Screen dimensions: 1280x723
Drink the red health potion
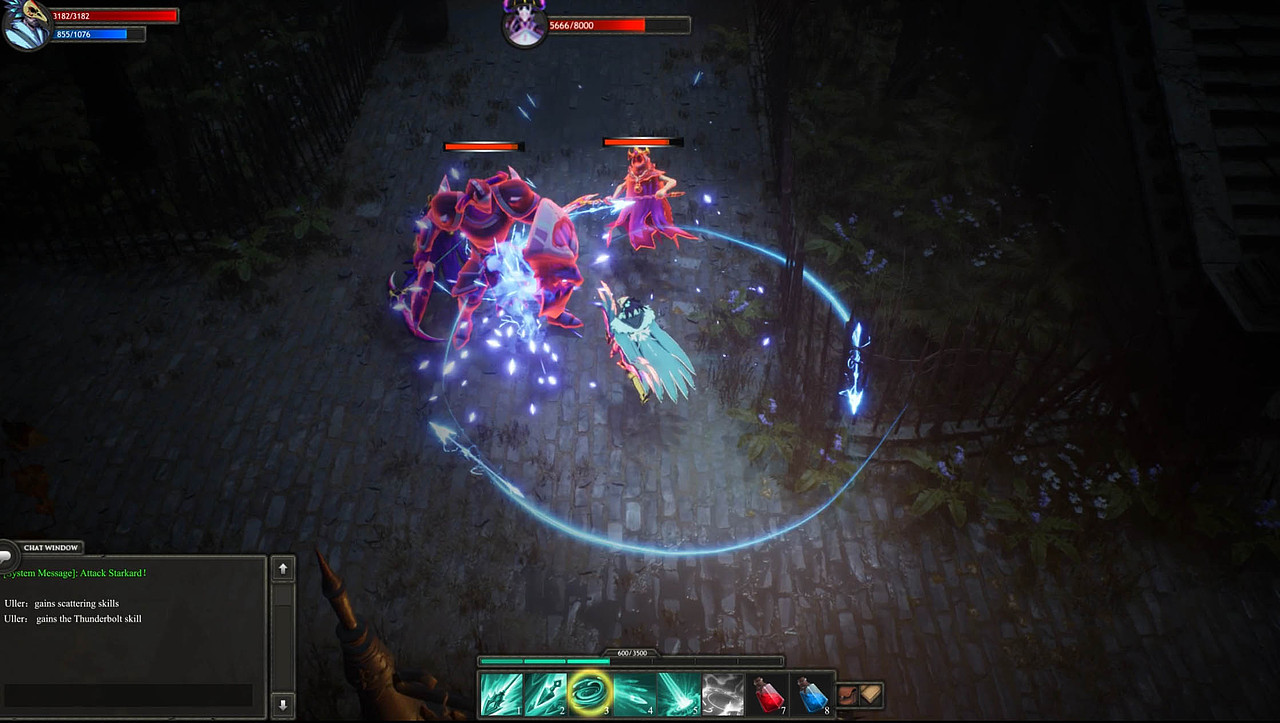pyautogui.click(x=768, y=694)
